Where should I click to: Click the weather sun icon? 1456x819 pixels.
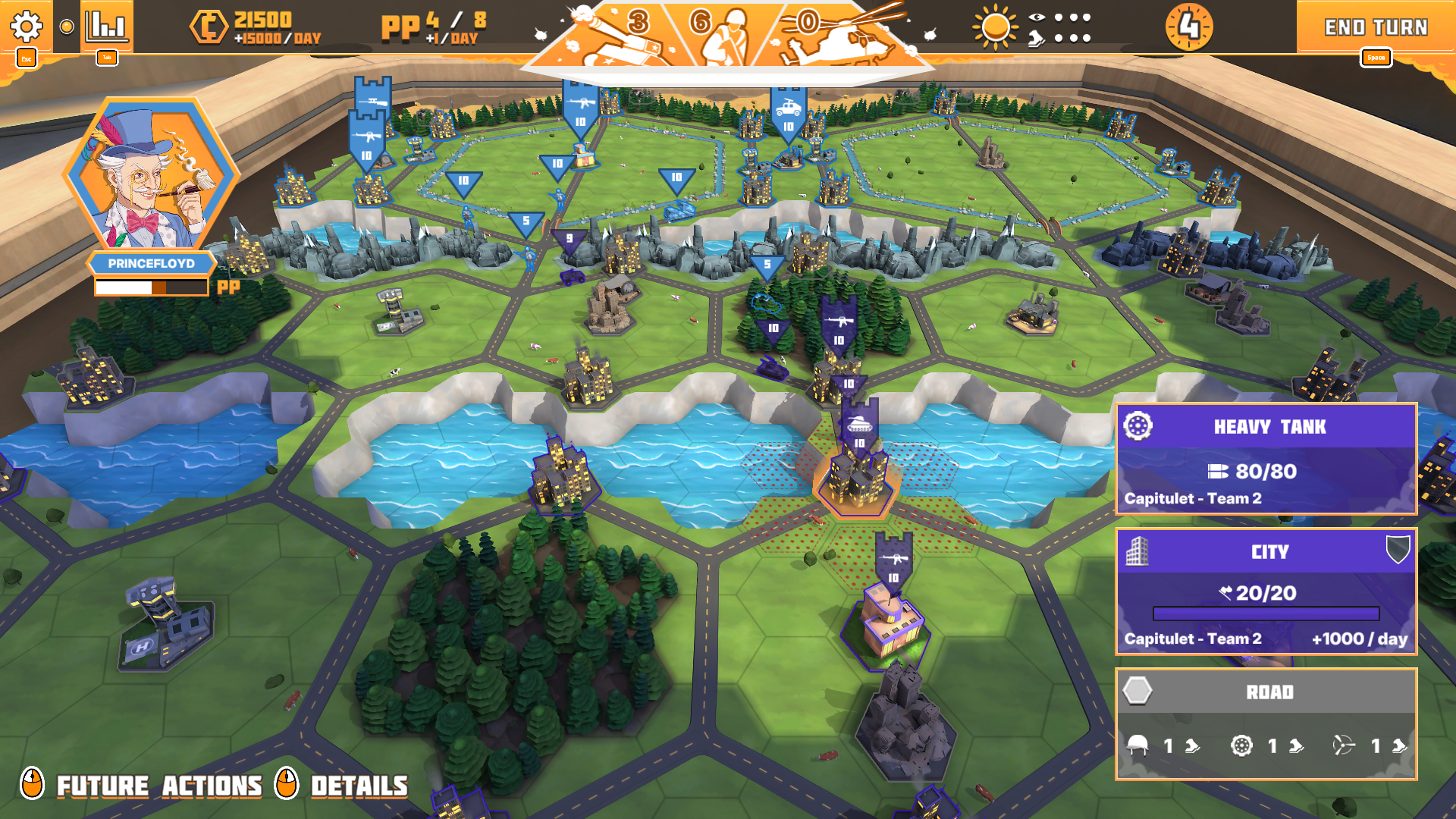tap(995, 25)
